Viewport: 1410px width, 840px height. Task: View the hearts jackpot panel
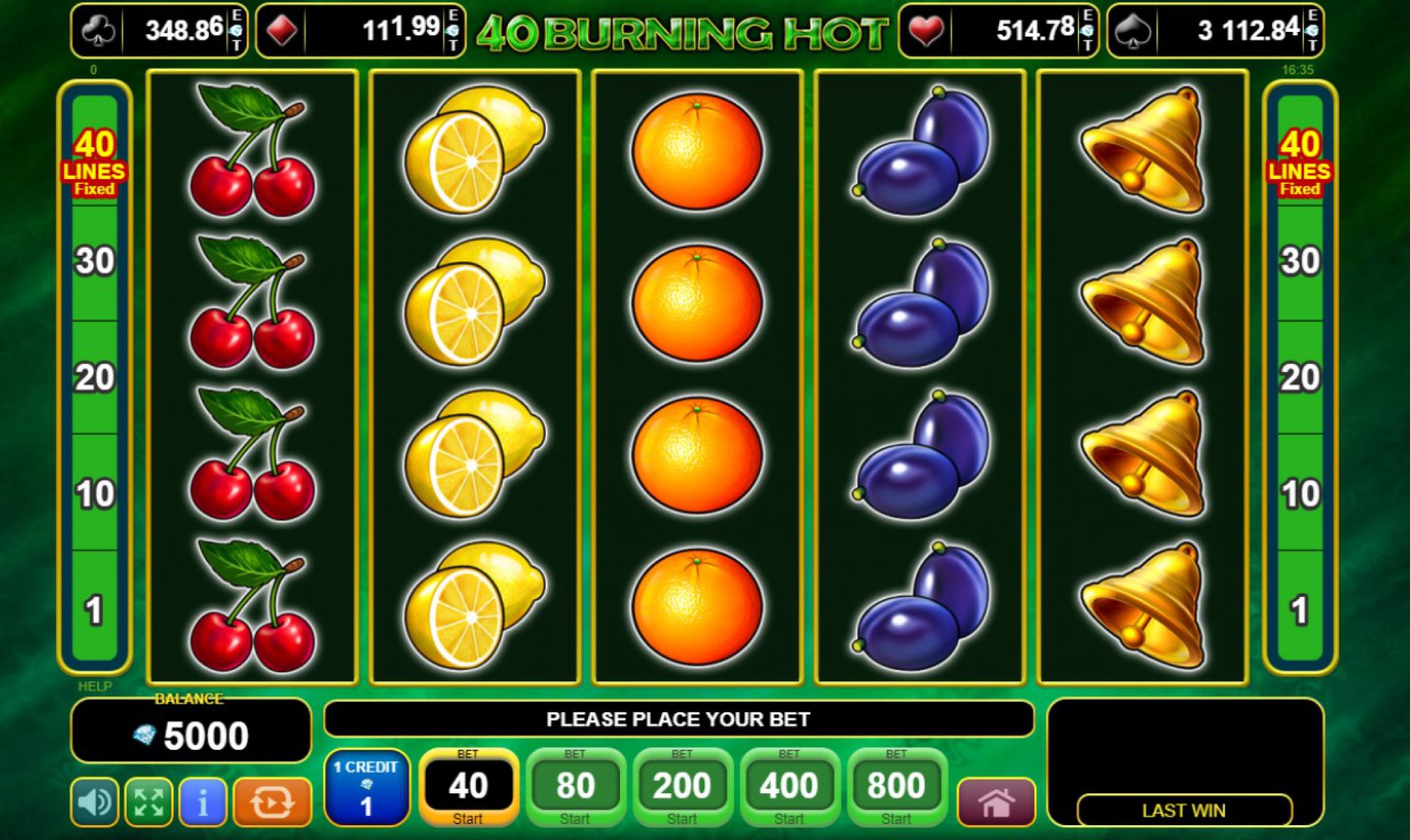(x=998, y=30)
